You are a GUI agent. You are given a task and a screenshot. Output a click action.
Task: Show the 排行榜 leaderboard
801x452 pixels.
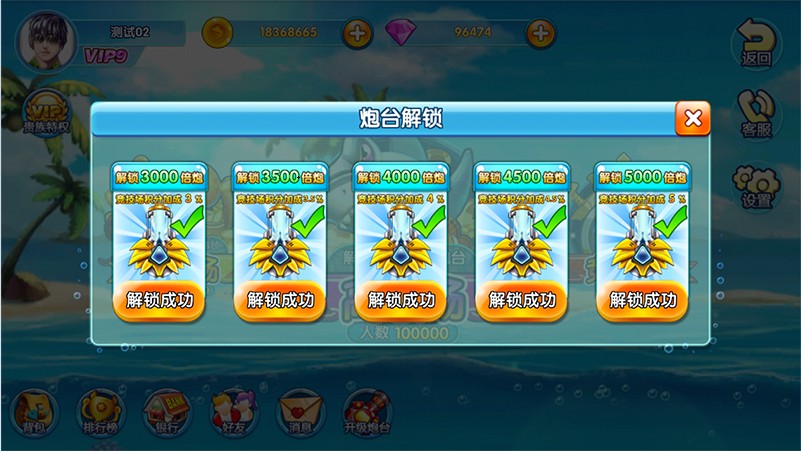pyautogui.click(x=100, y=412)
